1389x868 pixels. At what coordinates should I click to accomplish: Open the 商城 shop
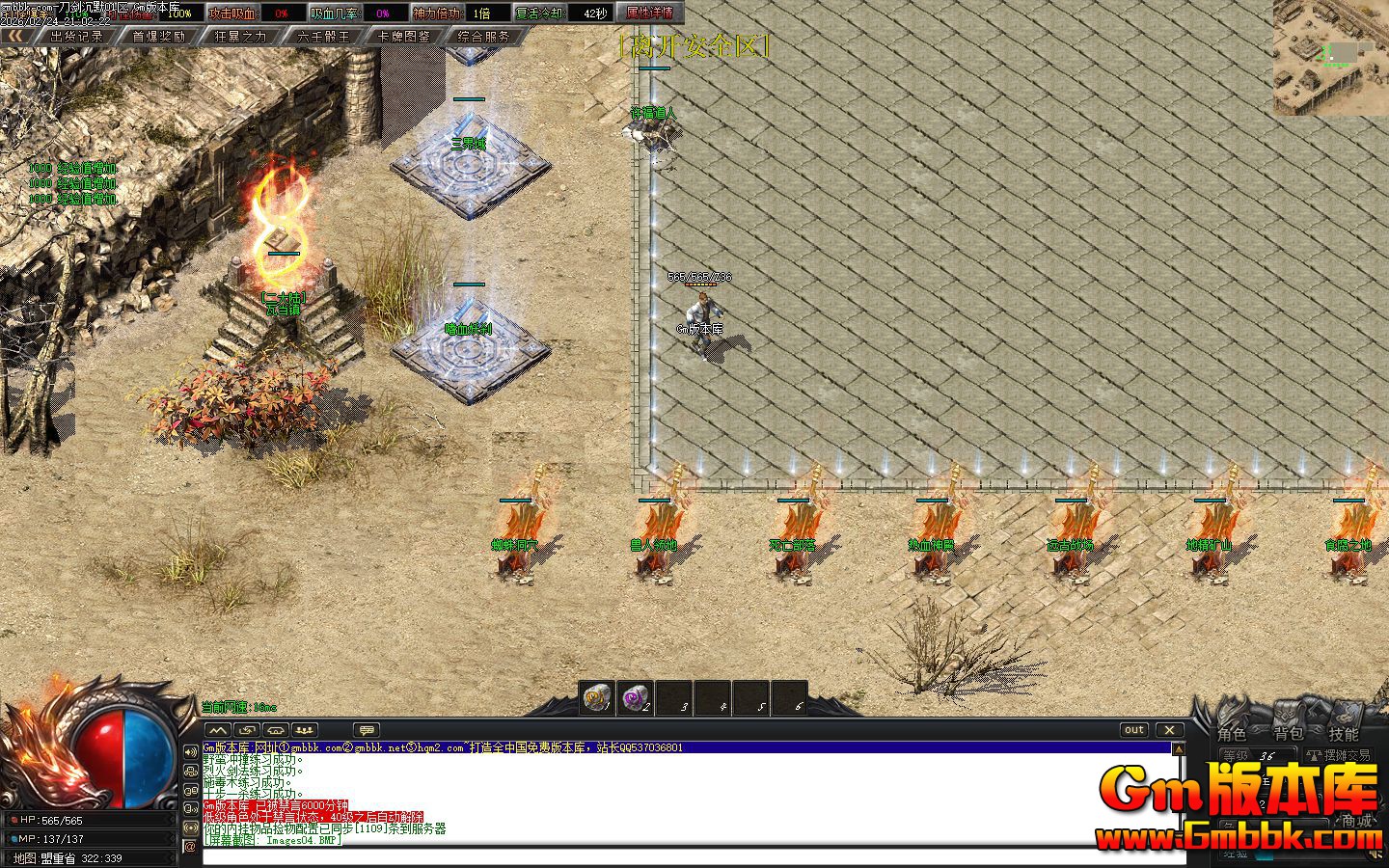[1356, 822]
